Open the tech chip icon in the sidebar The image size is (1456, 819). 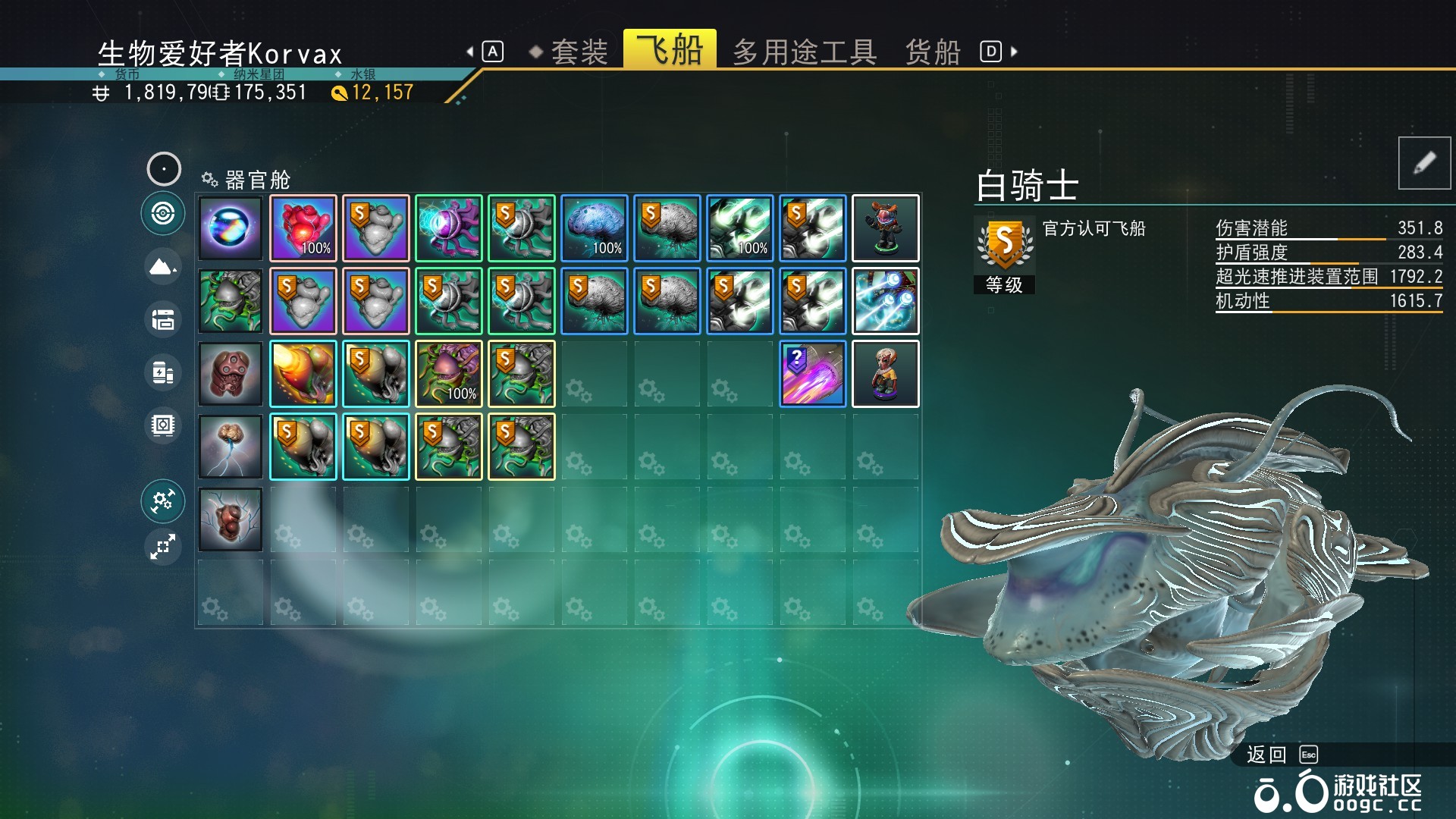pyautogui.click(x=162, y=426)
